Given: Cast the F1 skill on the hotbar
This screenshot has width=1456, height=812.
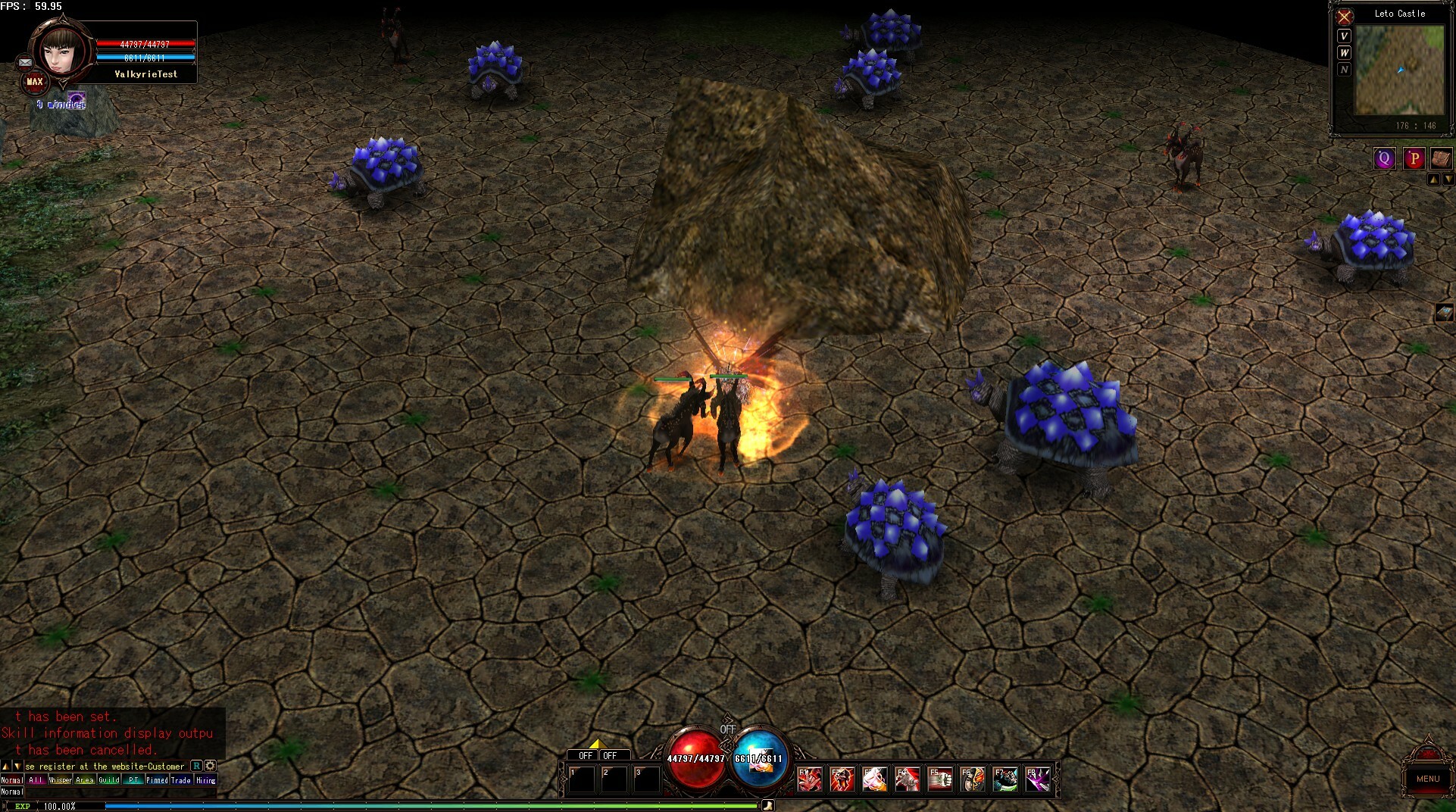Looking at the screenshot, I should [x=810, y=779].
